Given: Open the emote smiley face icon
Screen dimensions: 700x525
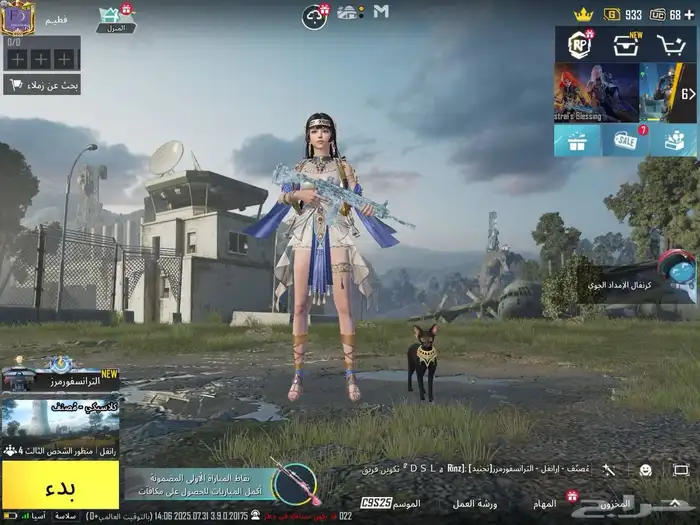Looking at the screenshot, I should coord(645,469).
